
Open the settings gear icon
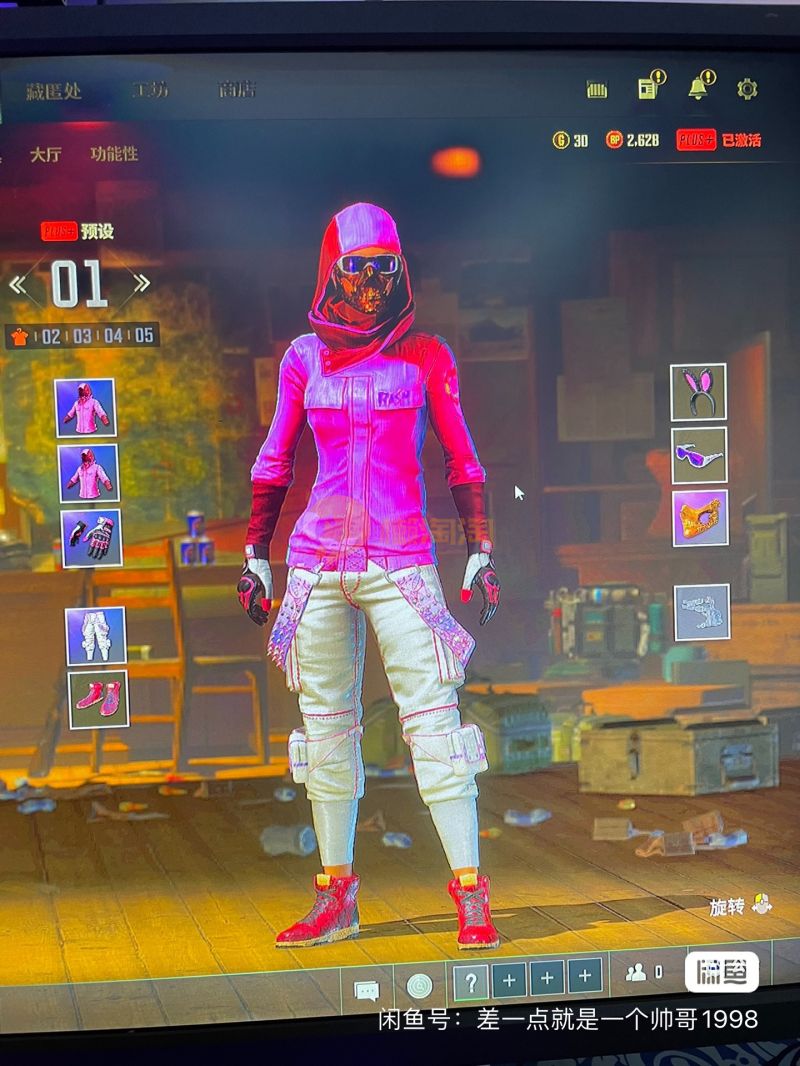(x=747, y=89)
